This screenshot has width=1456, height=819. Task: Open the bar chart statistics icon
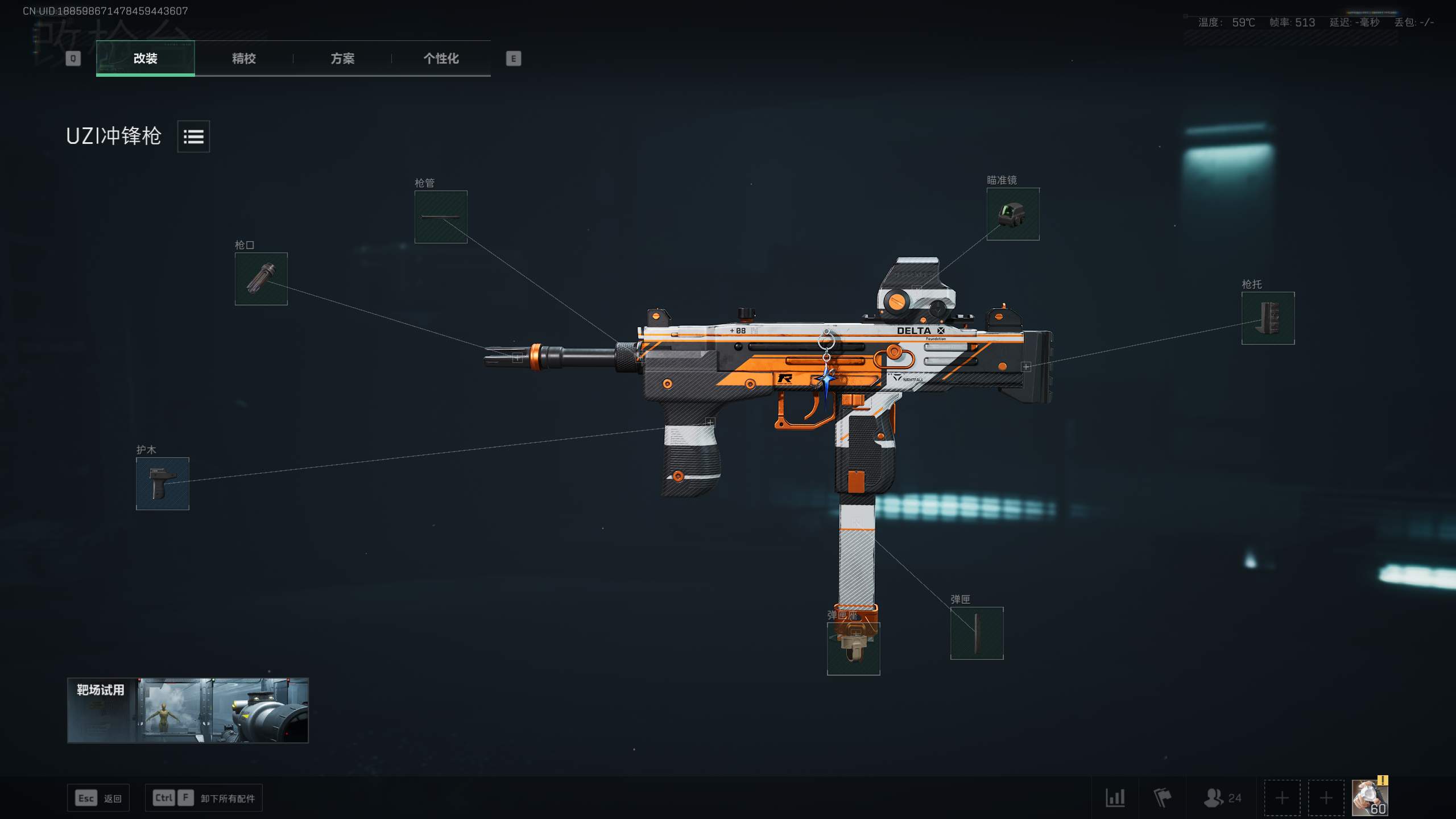(1115, 798)
